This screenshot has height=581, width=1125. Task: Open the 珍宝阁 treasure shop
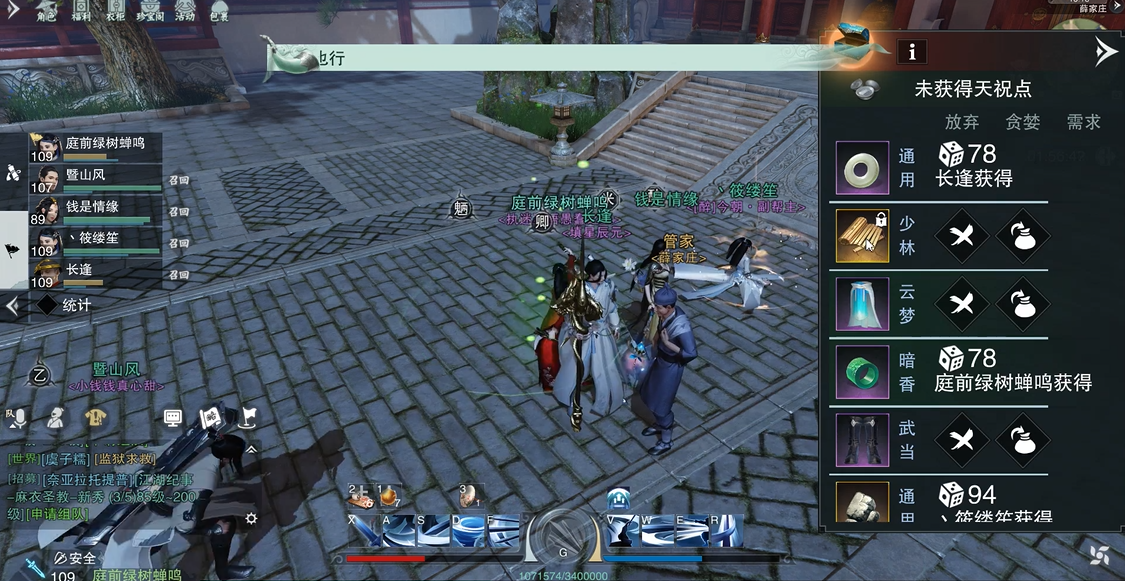coord(150,11)
